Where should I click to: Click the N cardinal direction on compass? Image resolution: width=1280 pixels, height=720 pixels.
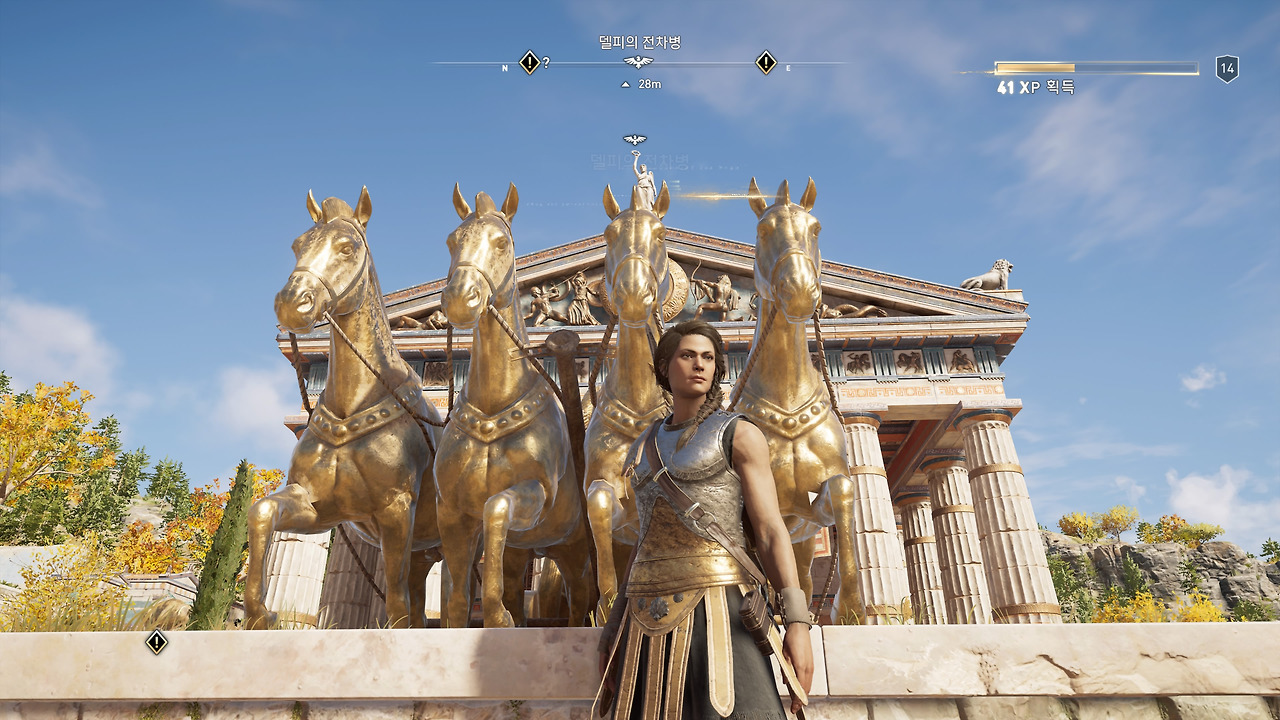click(505, 66)
